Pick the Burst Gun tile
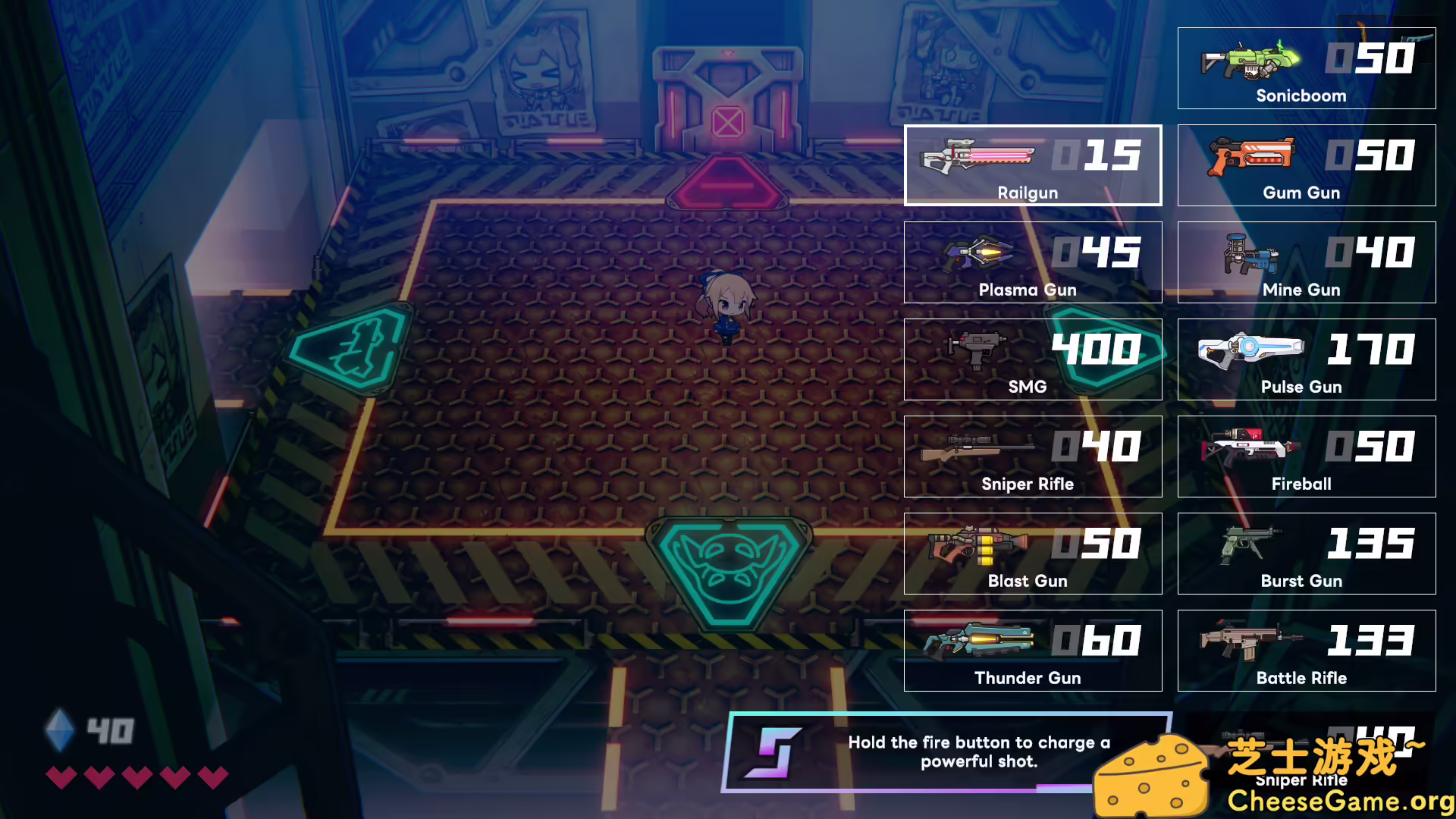 click(1306, 554)
